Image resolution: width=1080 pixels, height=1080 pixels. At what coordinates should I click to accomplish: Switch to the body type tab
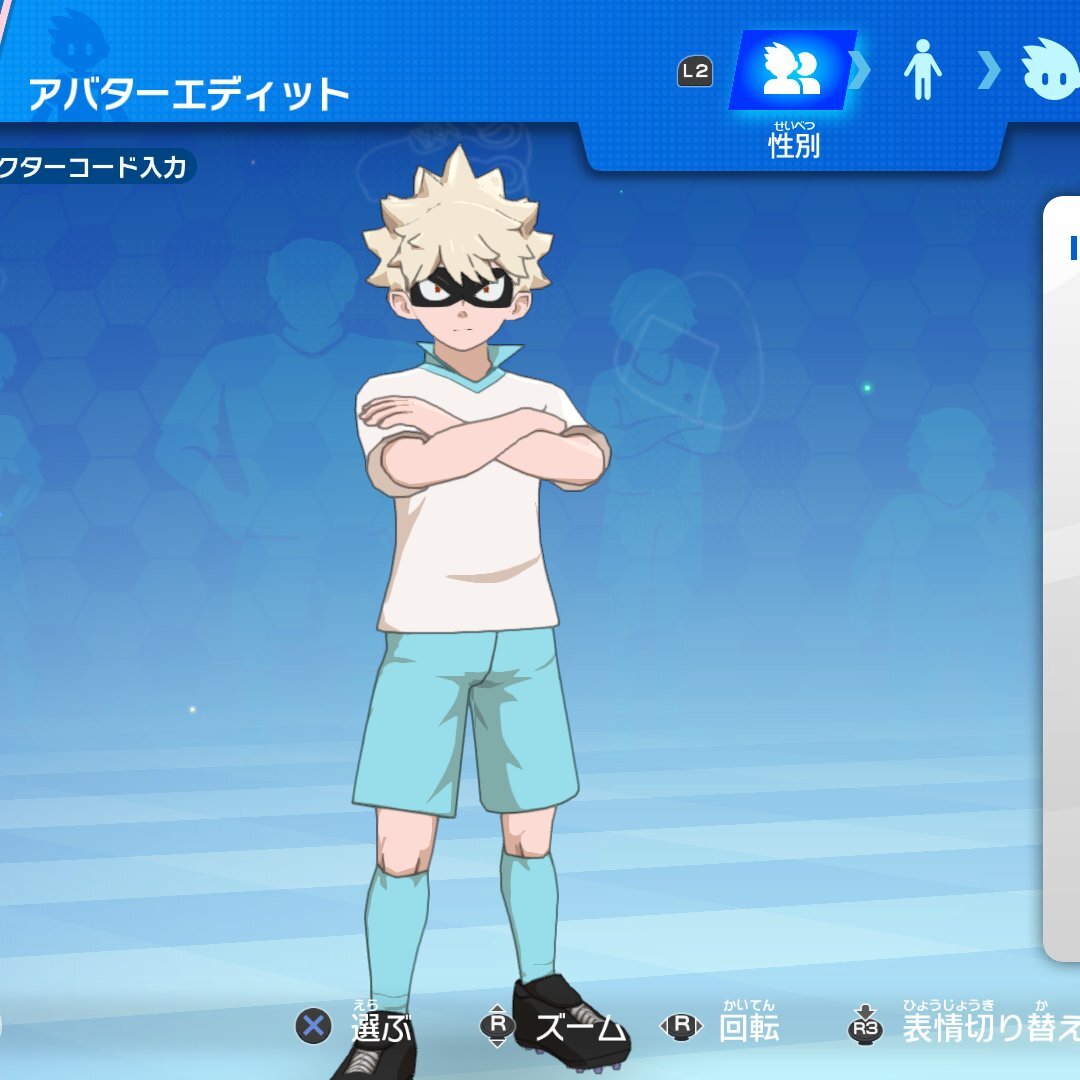coord(922,72)
